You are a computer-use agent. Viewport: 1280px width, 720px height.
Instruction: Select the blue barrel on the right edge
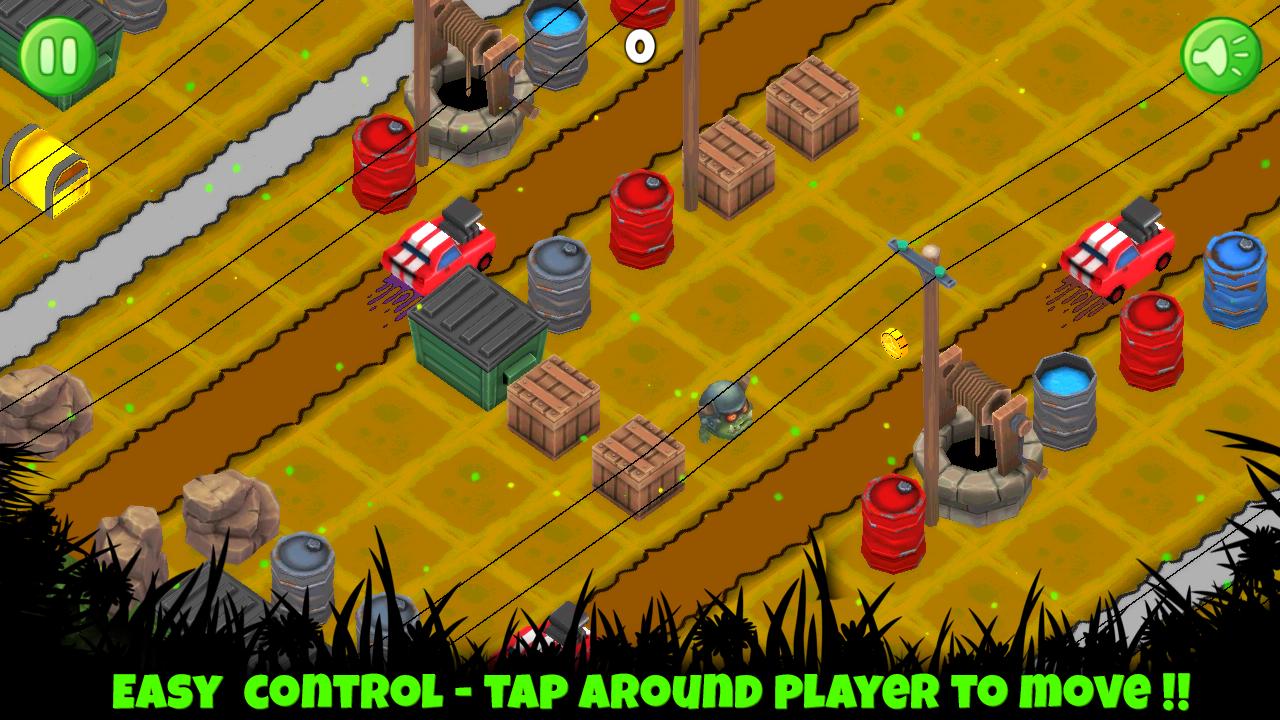1232,280
